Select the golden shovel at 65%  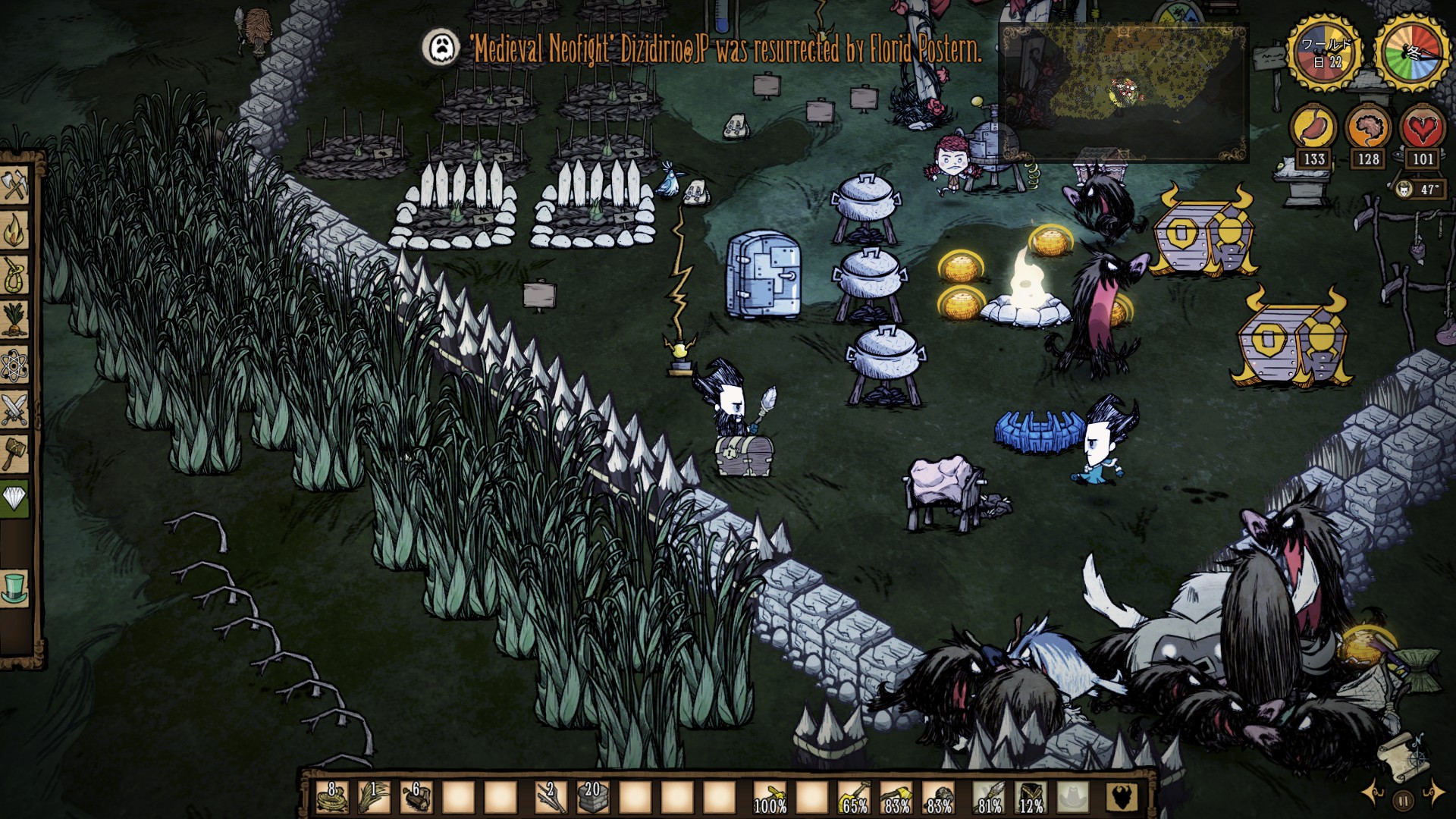point(855,797)
